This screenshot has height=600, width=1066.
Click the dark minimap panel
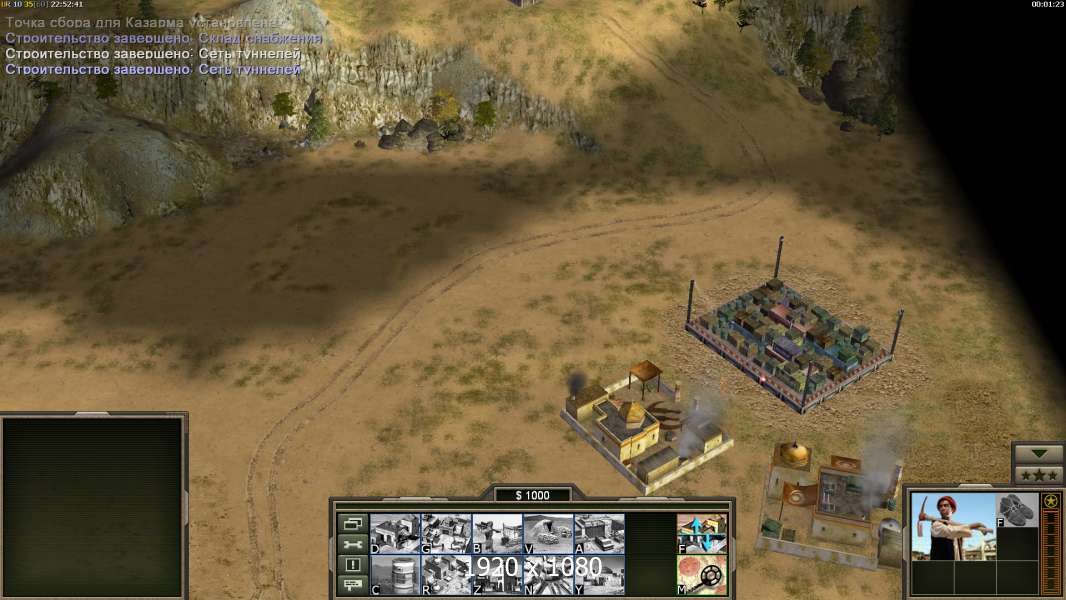[x=93, y=507]
